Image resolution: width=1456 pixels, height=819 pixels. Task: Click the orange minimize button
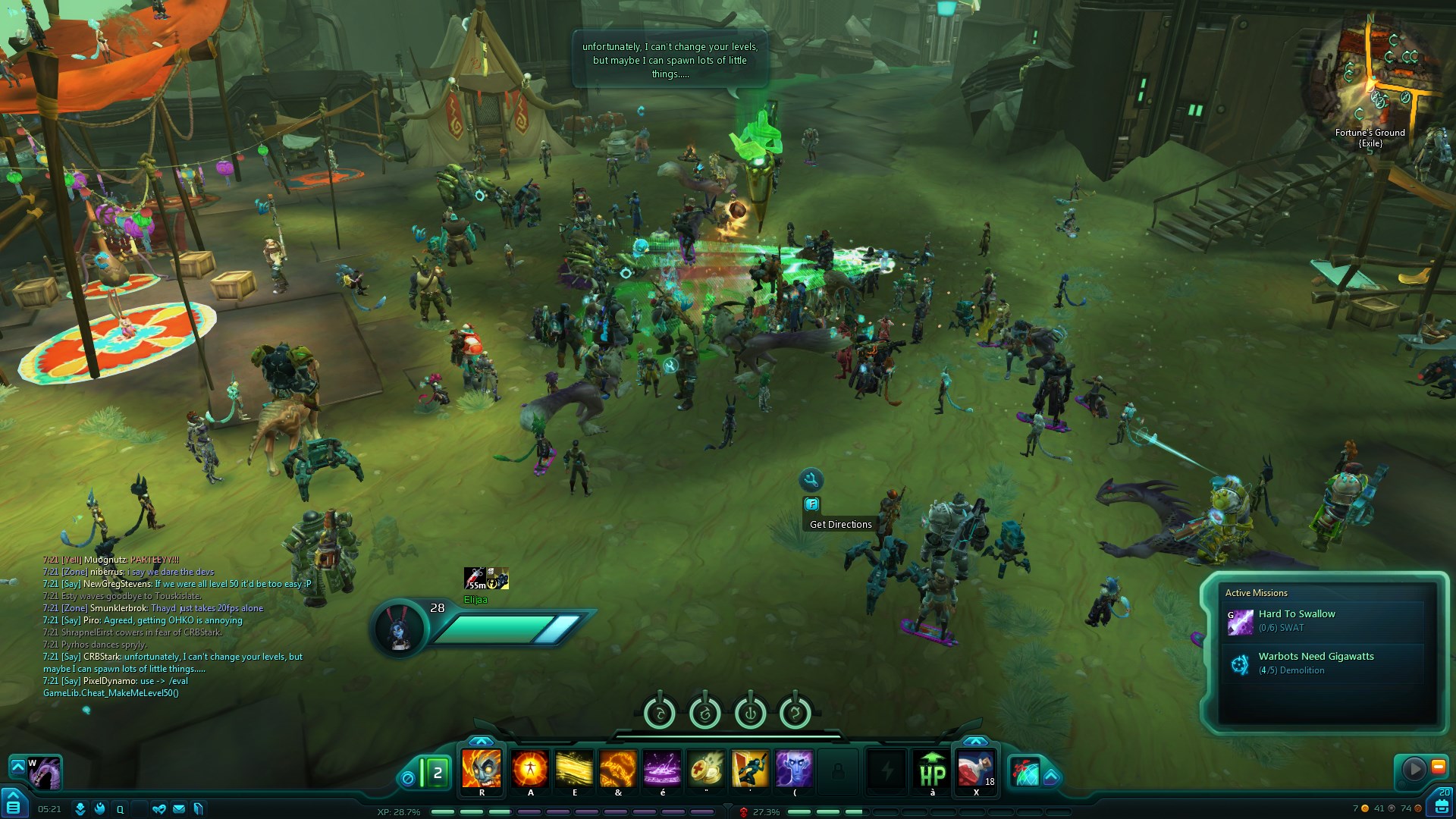coord(1438,767)
